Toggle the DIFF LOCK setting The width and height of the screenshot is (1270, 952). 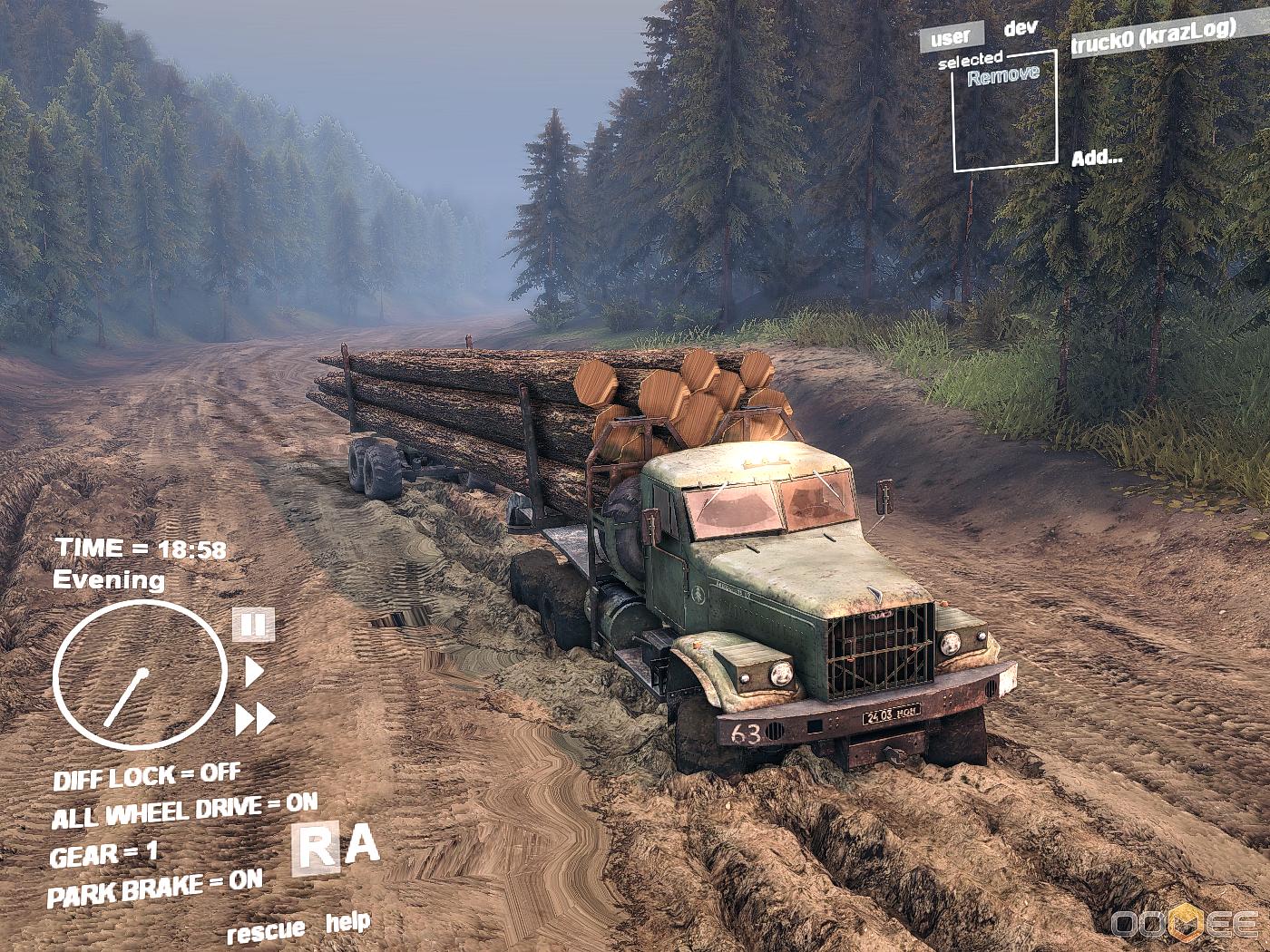(x=146, y=776)
